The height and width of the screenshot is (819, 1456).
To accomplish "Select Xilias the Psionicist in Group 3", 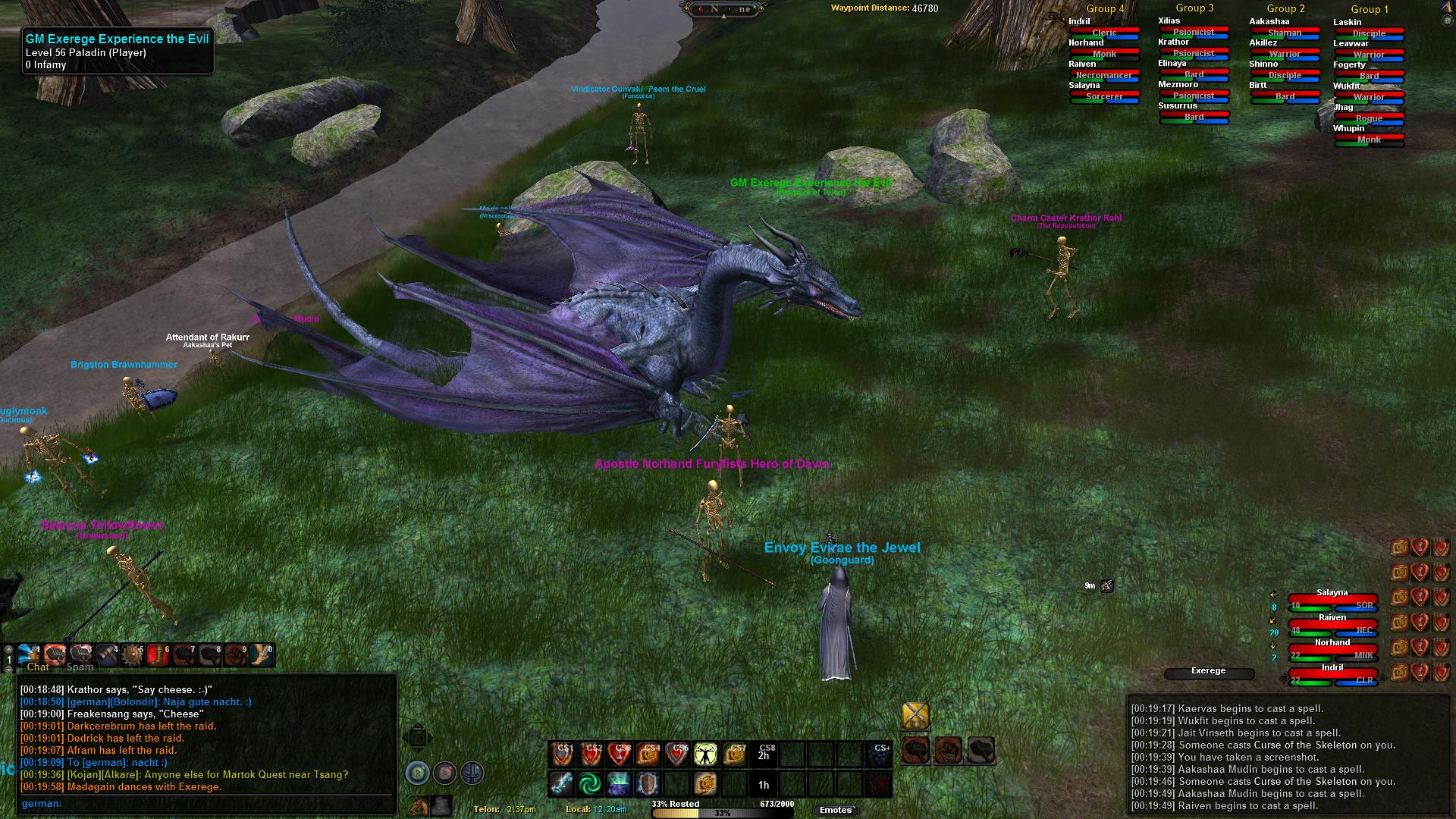I will point(1194,27).
